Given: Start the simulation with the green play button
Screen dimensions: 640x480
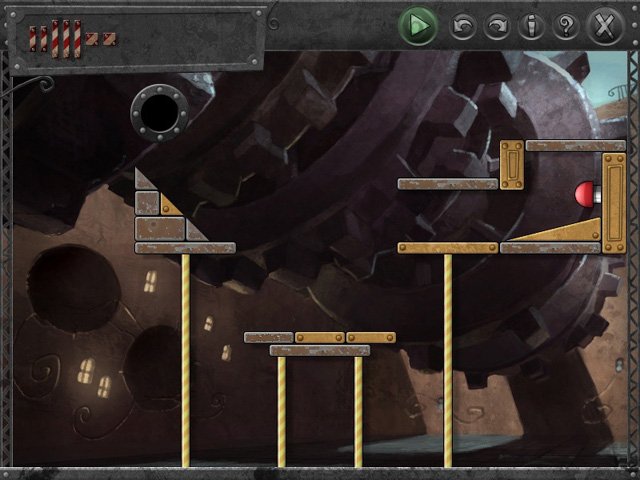Looking at the screenshot, I should click(x=418, y=25).
